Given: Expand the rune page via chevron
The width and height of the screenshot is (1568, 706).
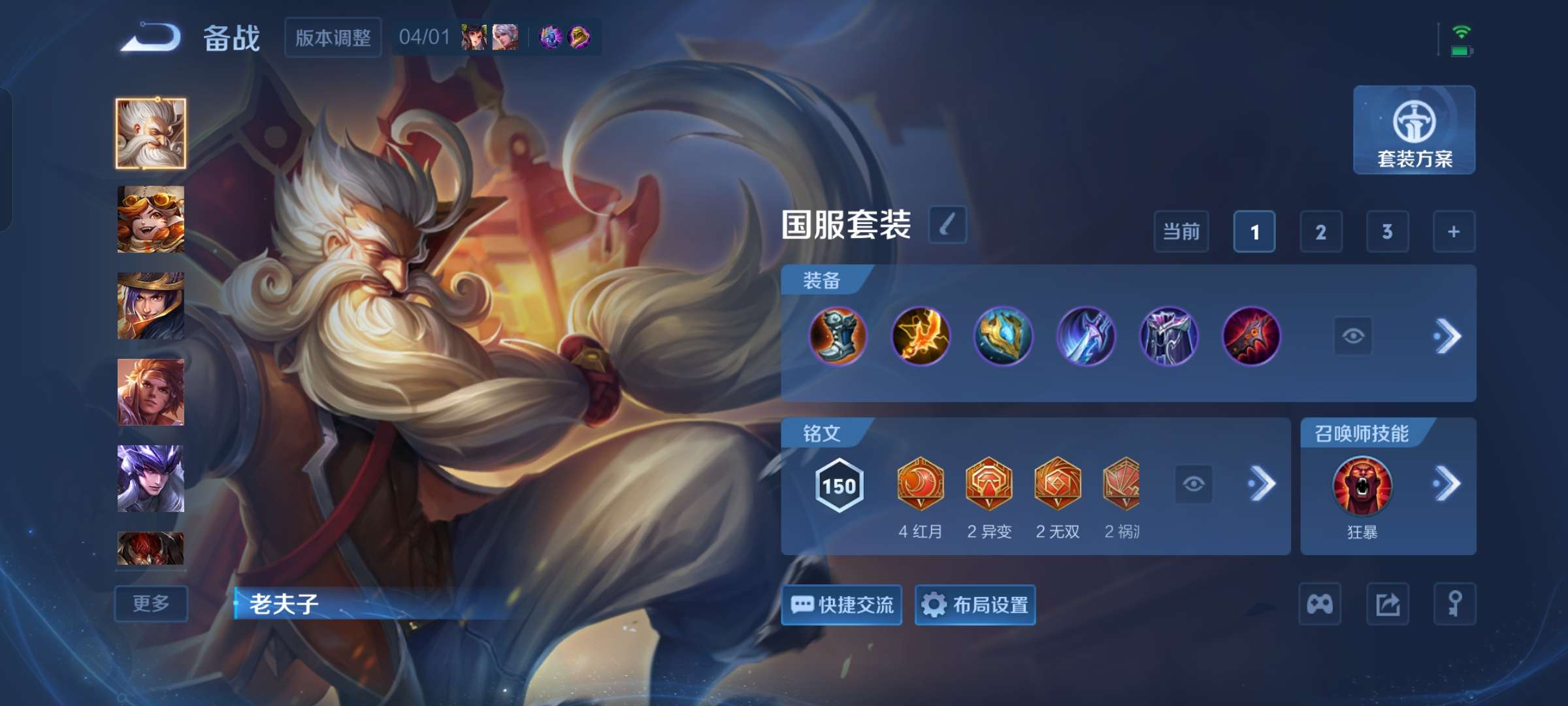Looking at the screenshot, I should pyautogui.click(x=1261, y=484).
